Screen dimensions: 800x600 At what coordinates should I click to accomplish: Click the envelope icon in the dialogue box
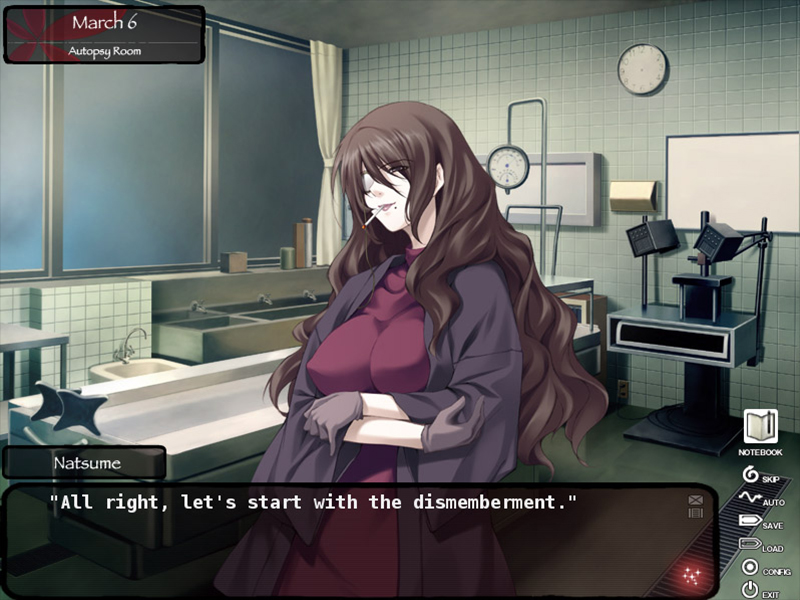pyautogui.click(x=695, y=499)
